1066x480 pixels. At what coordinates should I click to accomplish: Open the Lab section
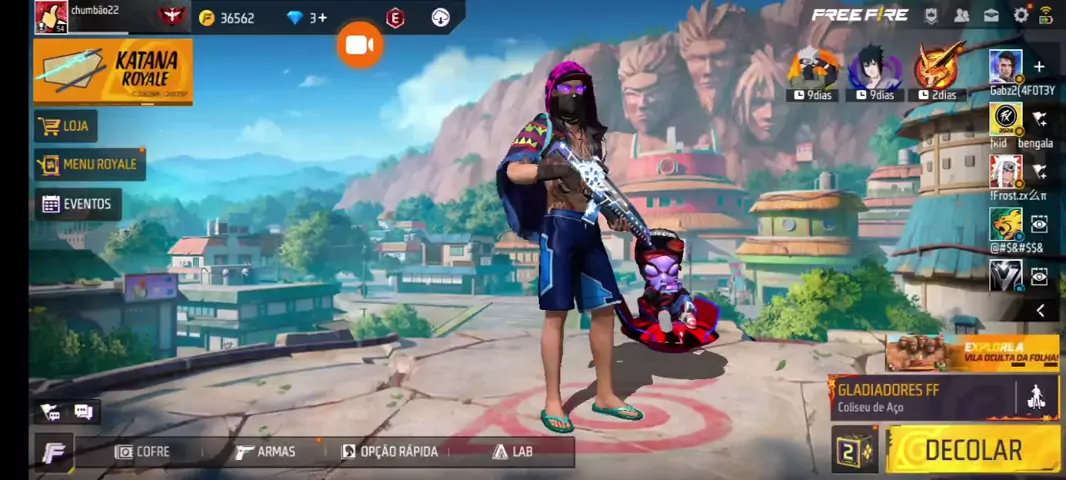512,452
